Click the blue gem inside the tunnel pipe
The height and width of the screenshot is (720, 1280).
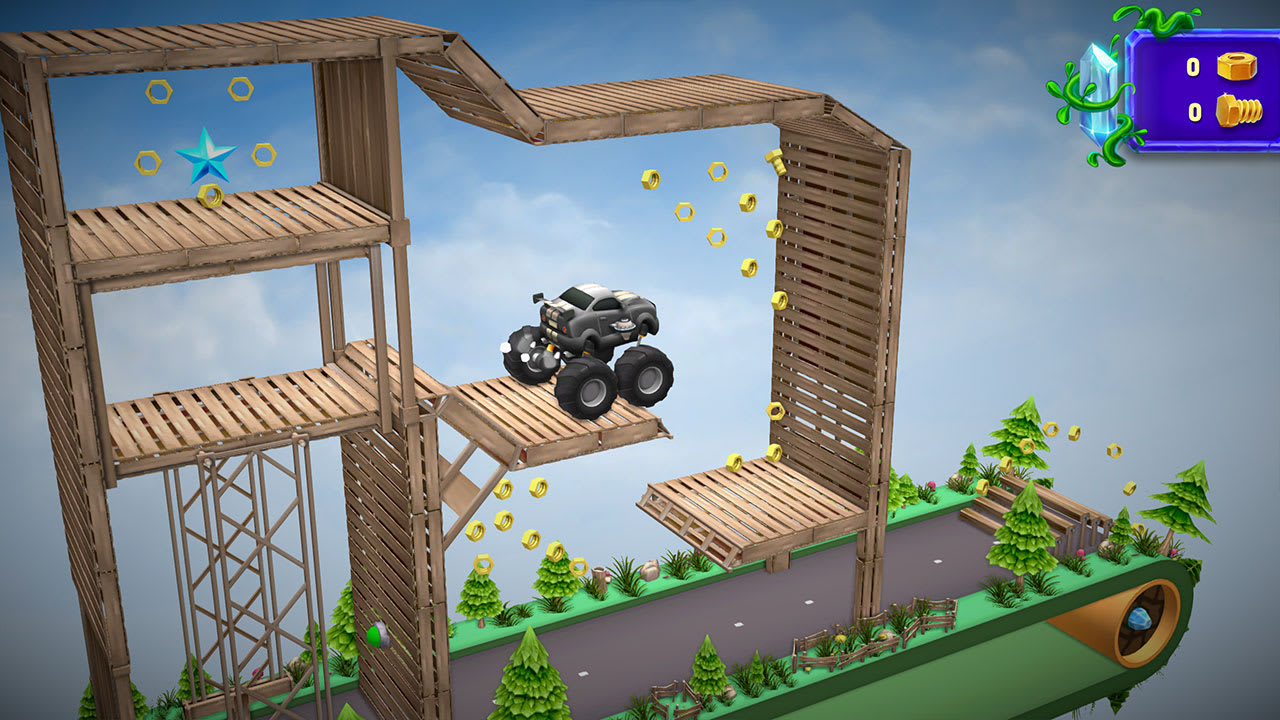1140,620
